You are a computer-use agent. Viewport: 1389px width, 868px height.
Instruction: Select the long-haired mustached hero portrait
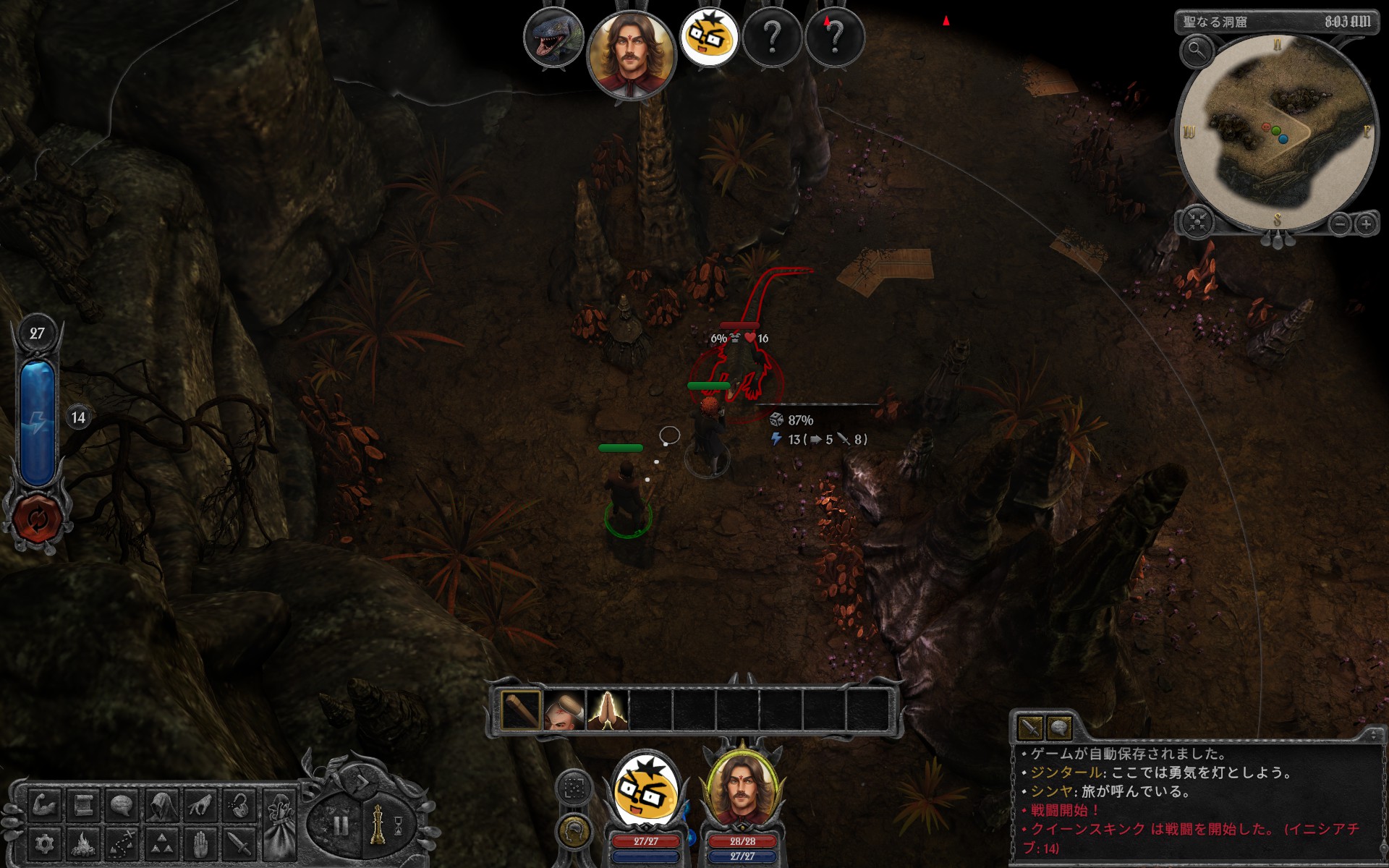[741, 792]
